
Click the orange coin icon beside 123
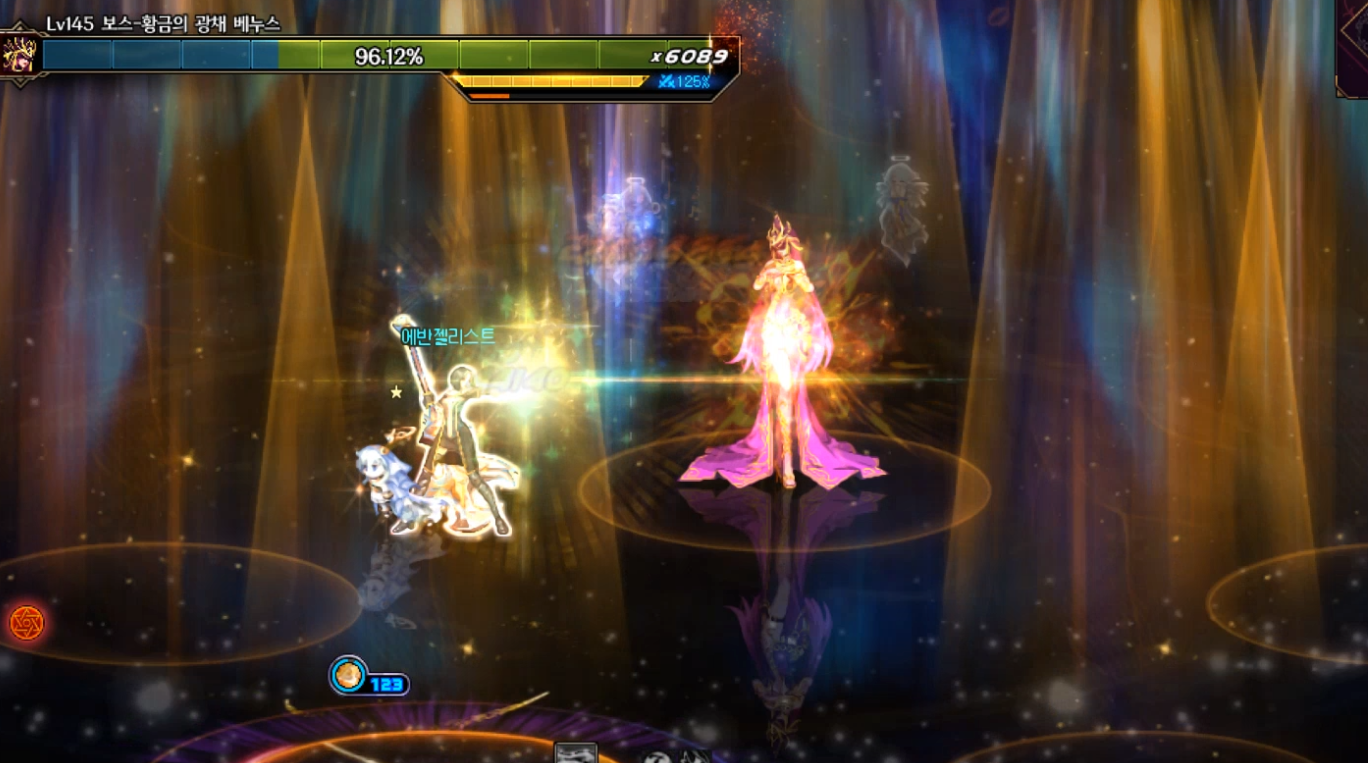pos(349,676)
